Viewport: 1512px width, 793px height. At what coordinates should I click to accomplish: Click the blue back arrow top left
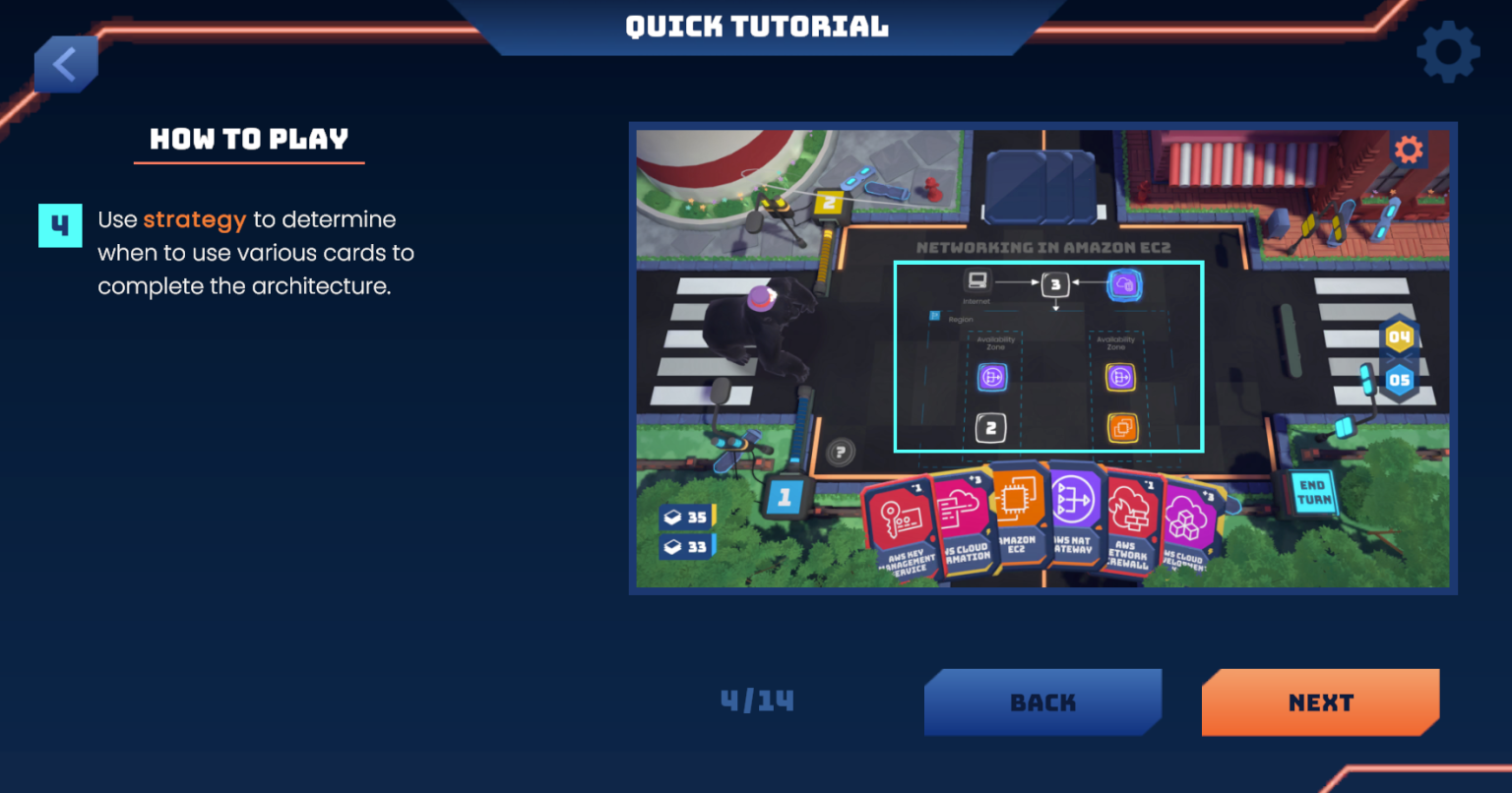click(x=66, y=63)
